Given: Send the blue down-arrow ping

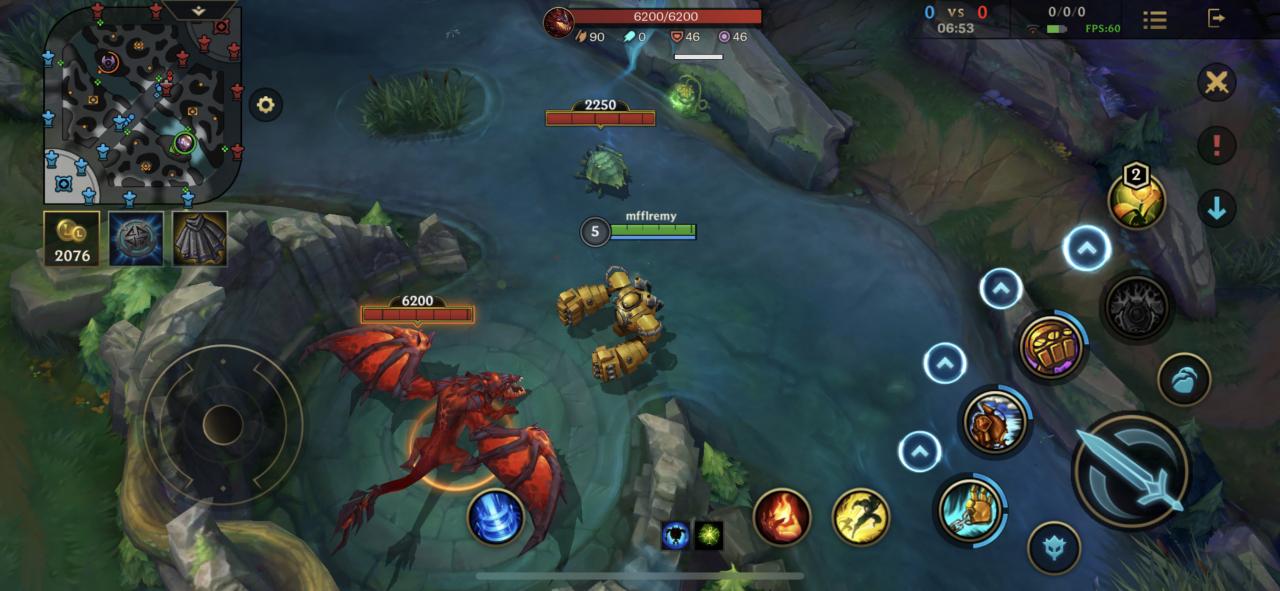Looking at the screenshot, I should pyautogui.click(x=1216, y=209).
